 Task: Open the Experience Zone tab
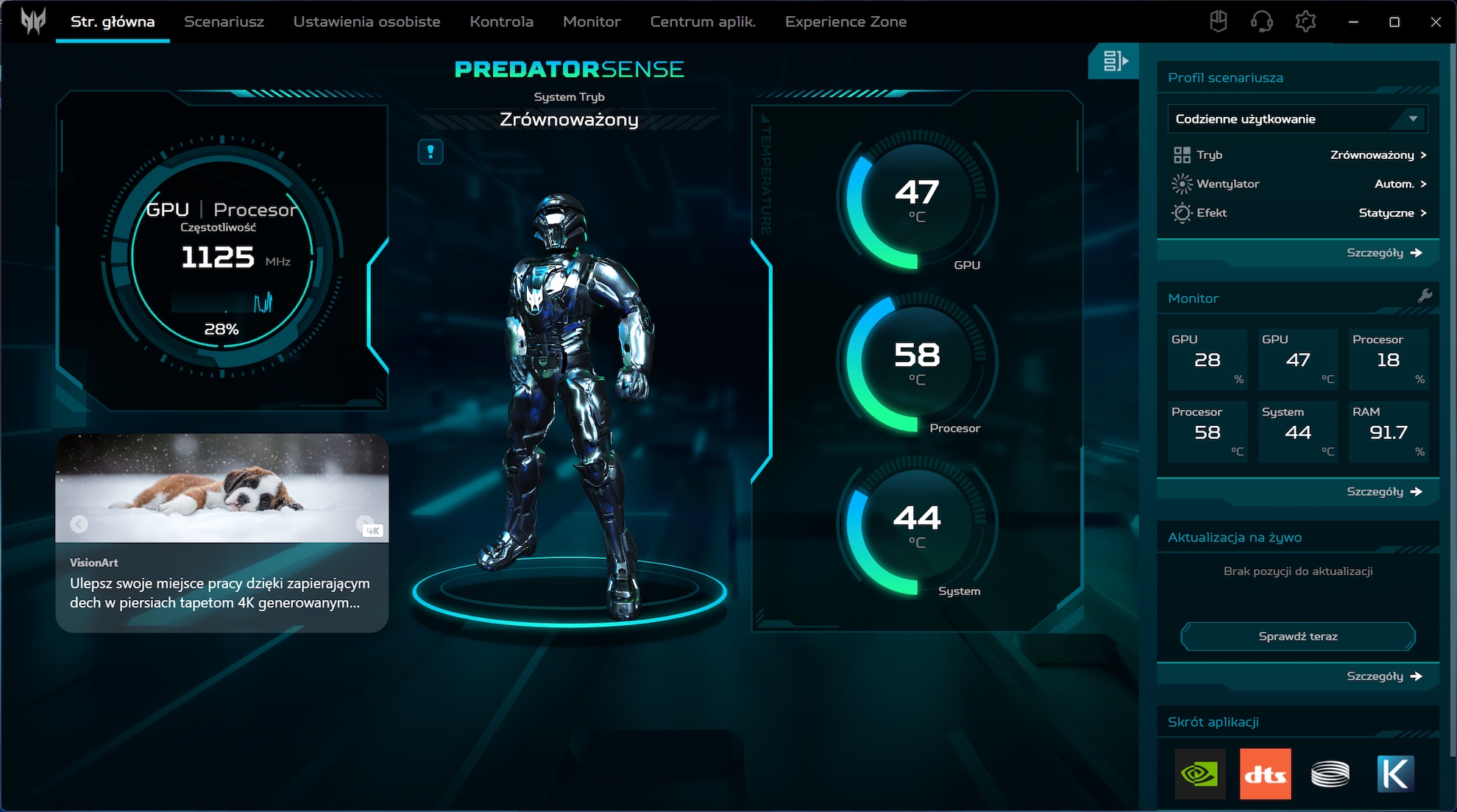pos(845,21)
